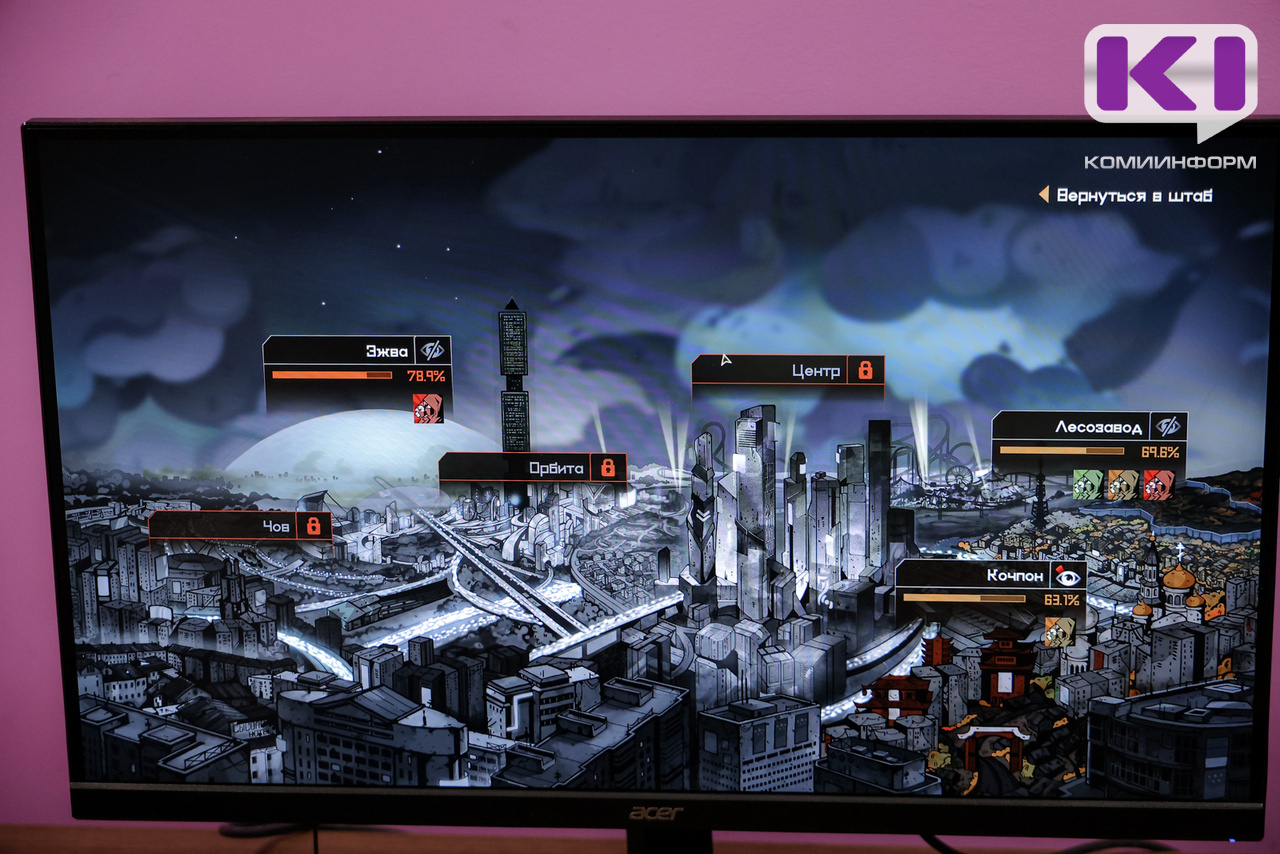Click the crossed-eye icon next to Эжва
Image resolution: width=1280 pixels, height=854 pixels.
(x=432, y=350)
